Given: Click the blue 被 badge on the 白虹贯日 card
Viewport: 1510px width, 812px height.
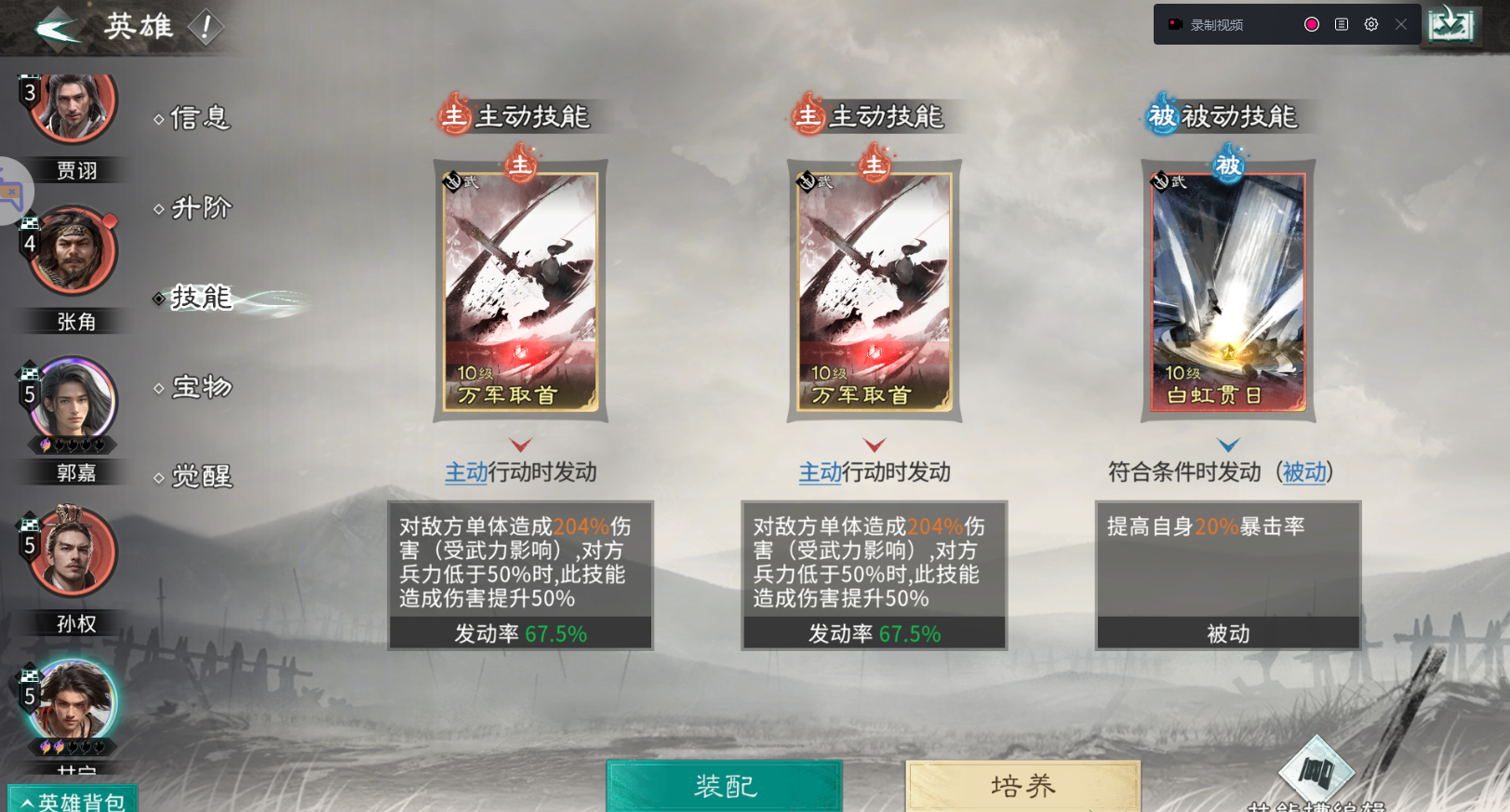Looking at the screenshot, I should pos(1228,165).
